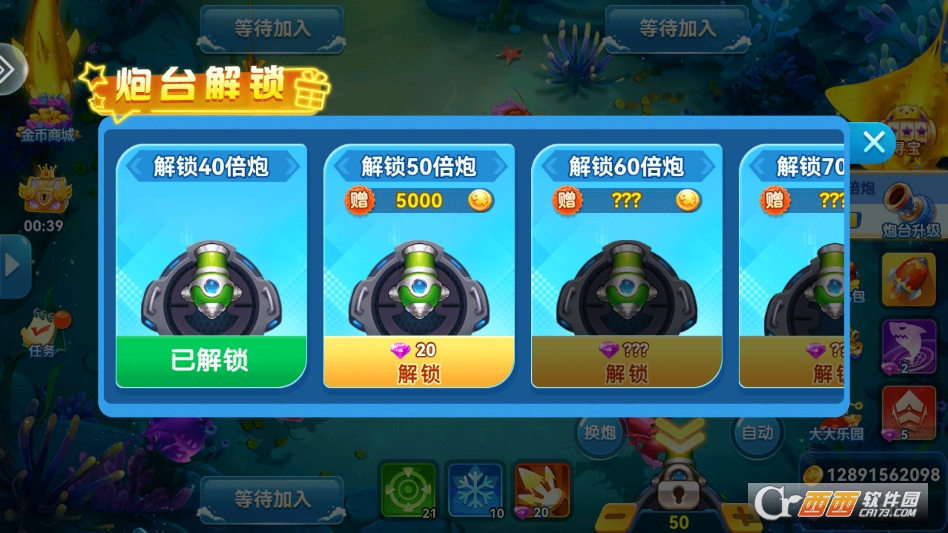Join the top-right 等待加入 seat

coord(677,28)
